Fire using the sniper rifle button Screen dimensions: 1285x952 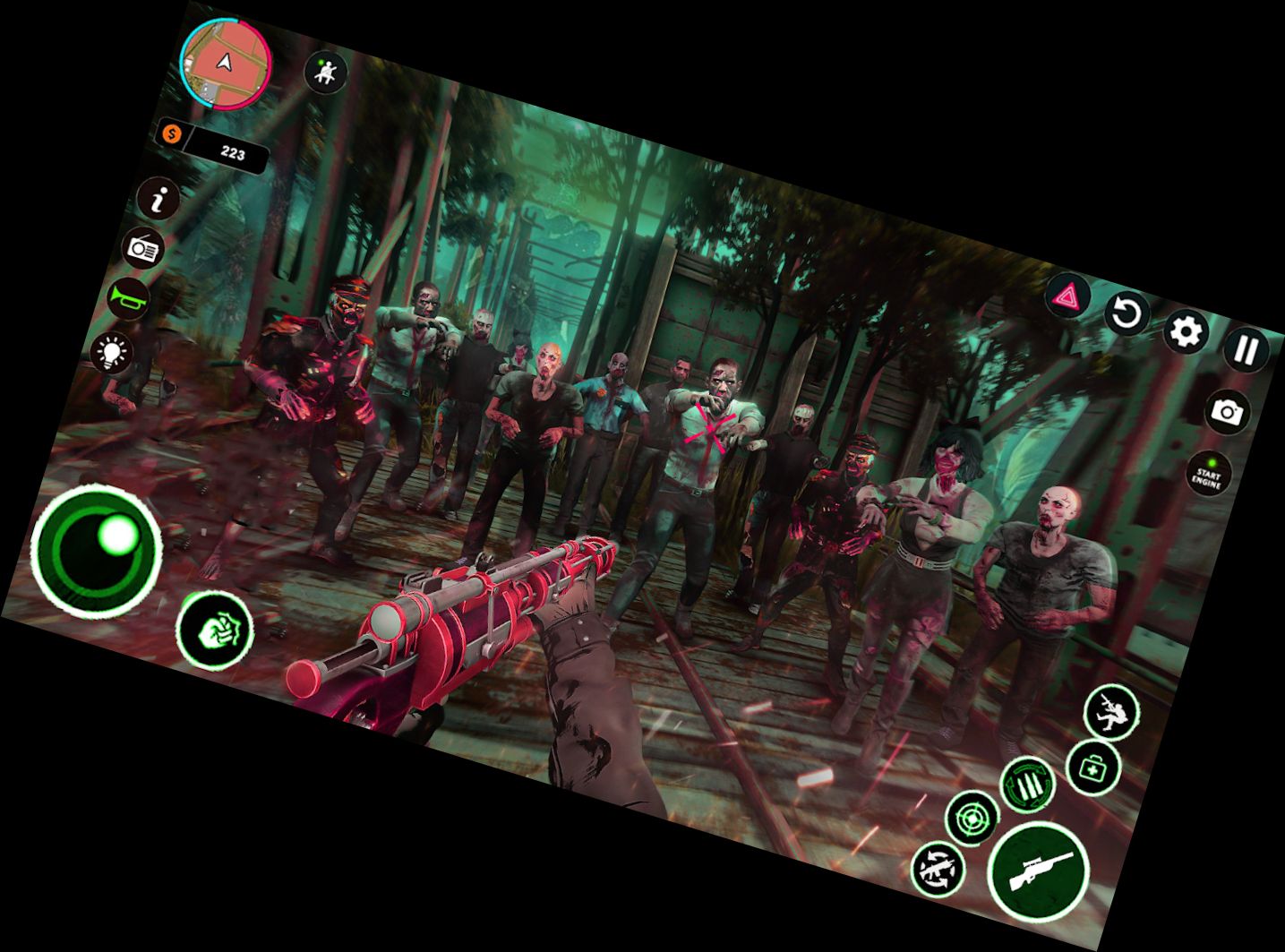1038,871
